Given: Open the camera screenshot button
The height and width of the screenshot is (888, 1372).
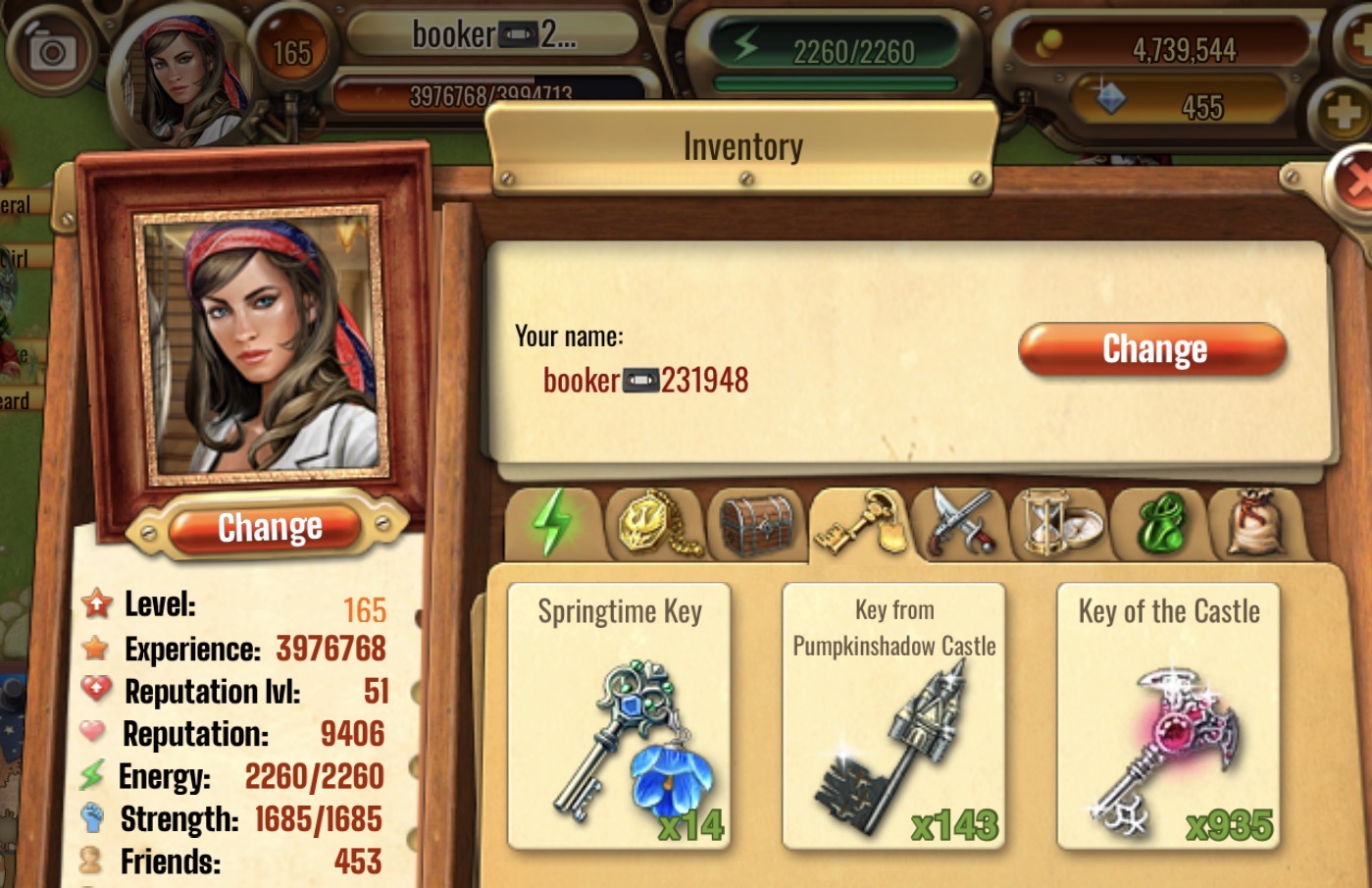Looking at the screenshot, I should (51, 51).
